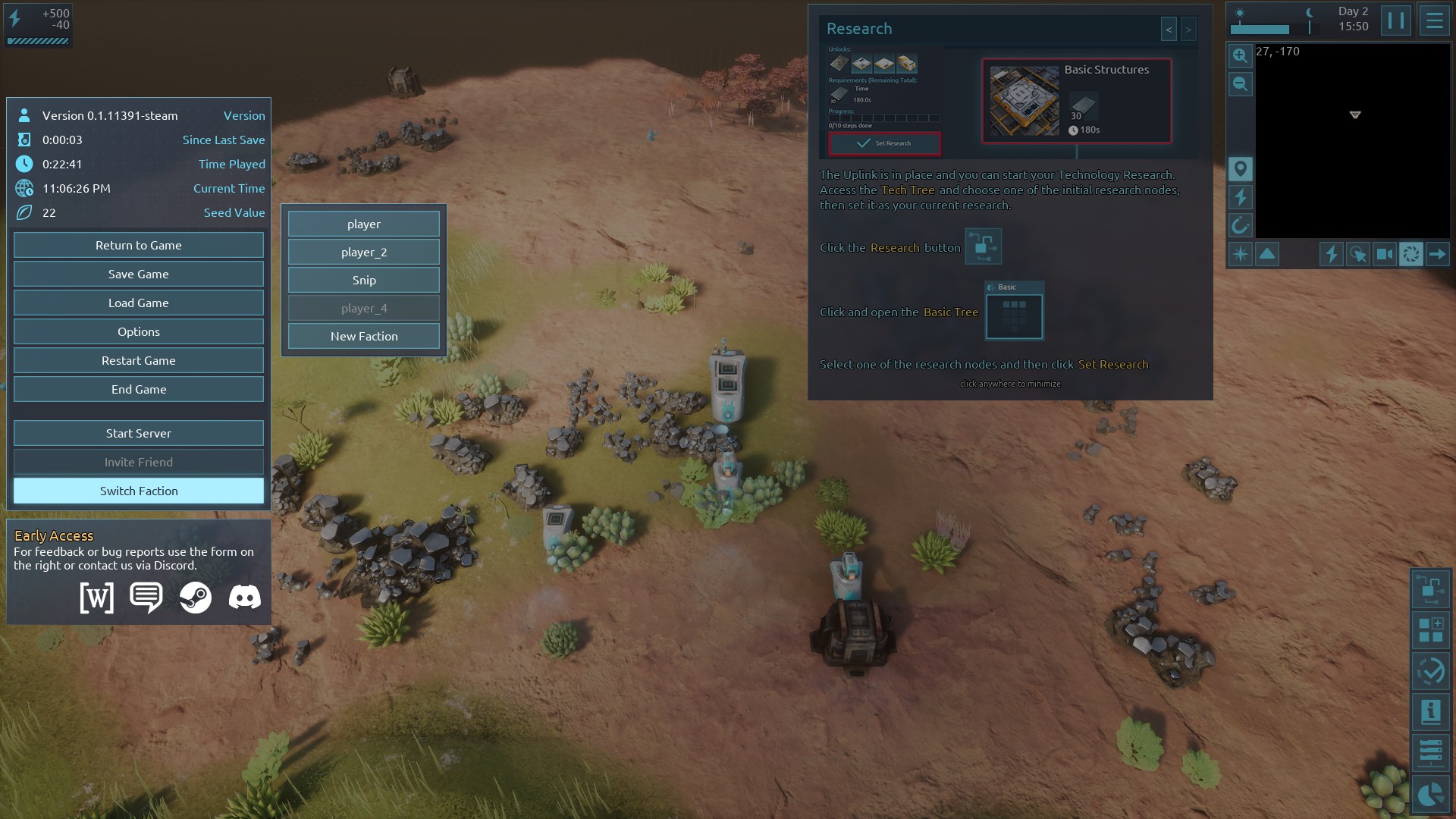Start Server for multiplayer
The image size is (1456, 819).
tap(139, 433)
